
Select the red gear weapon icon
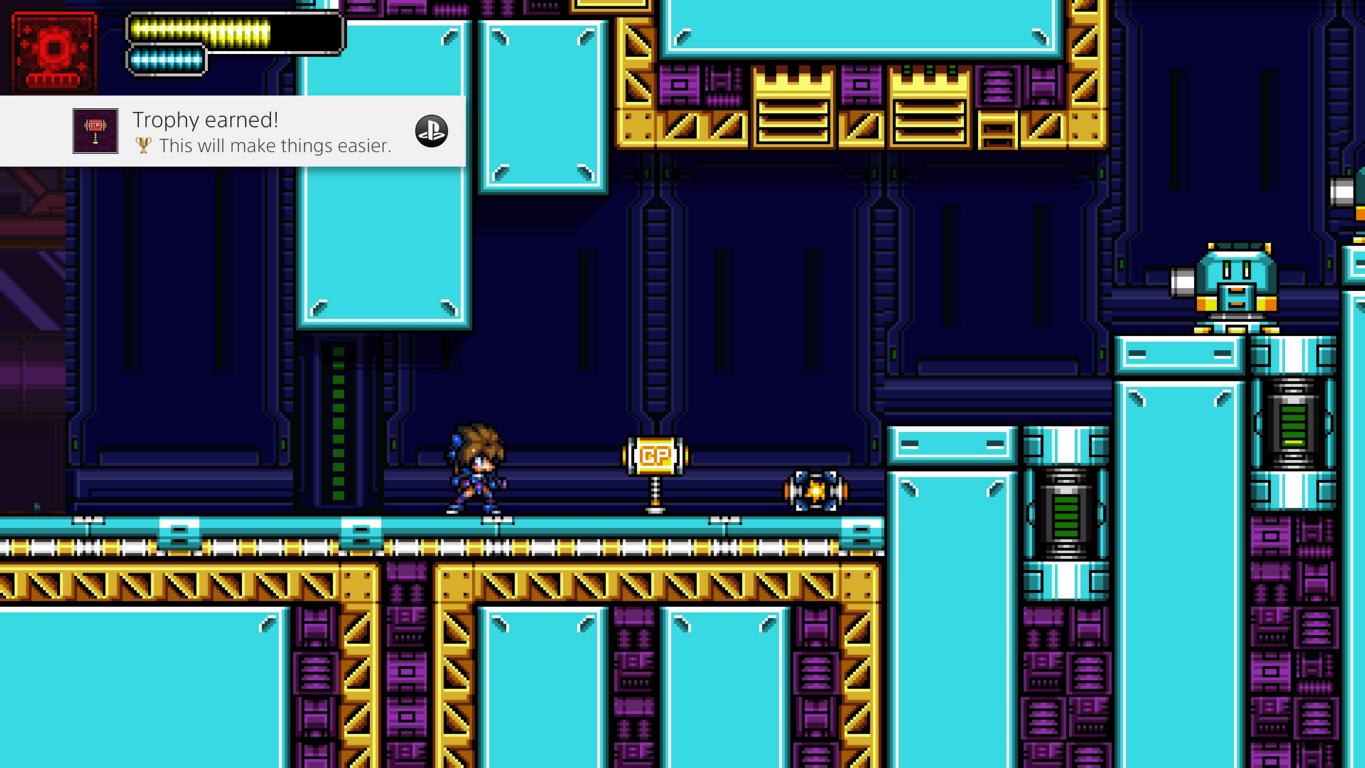(54, 52)
